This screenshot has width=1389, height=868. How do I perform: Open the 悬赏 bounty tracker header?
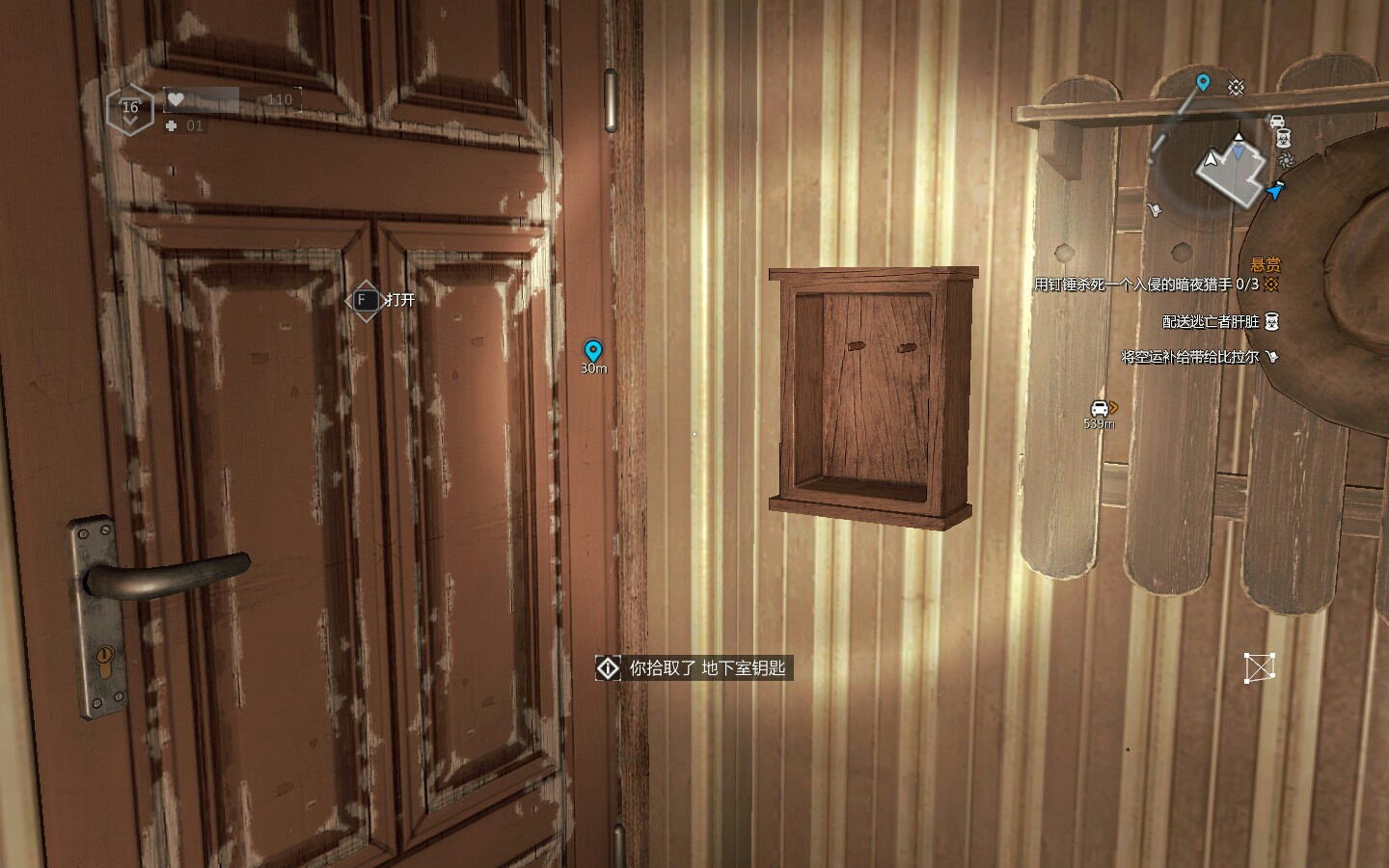click(x=1266, y=264)
